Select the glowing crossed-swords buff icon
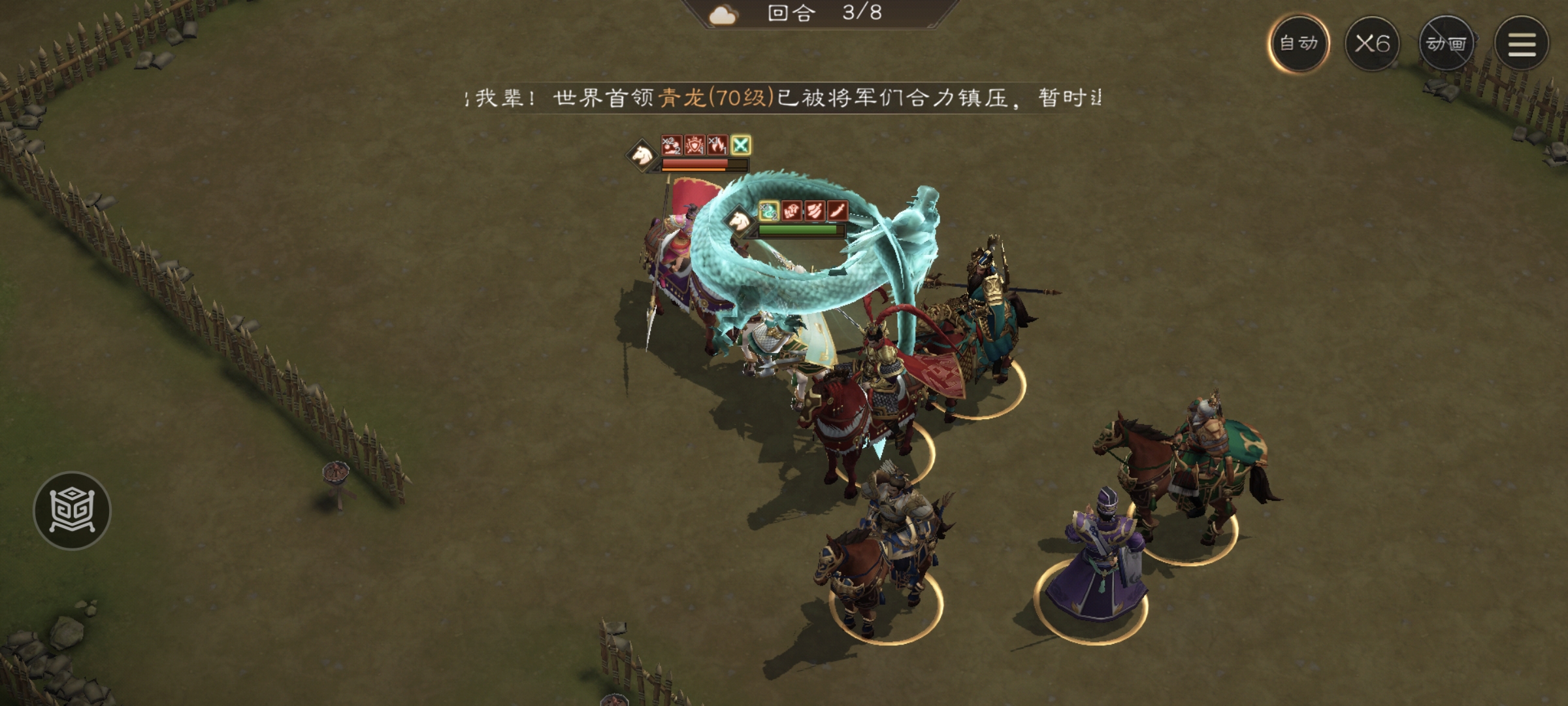 [x=741, y=145]
